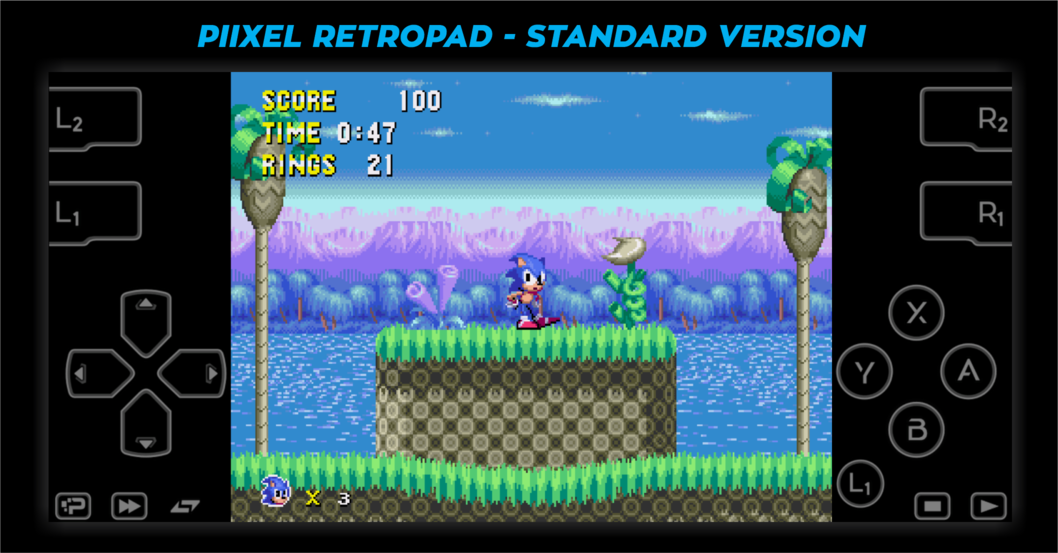Tap the round A face button

click(x=967, y=371)
